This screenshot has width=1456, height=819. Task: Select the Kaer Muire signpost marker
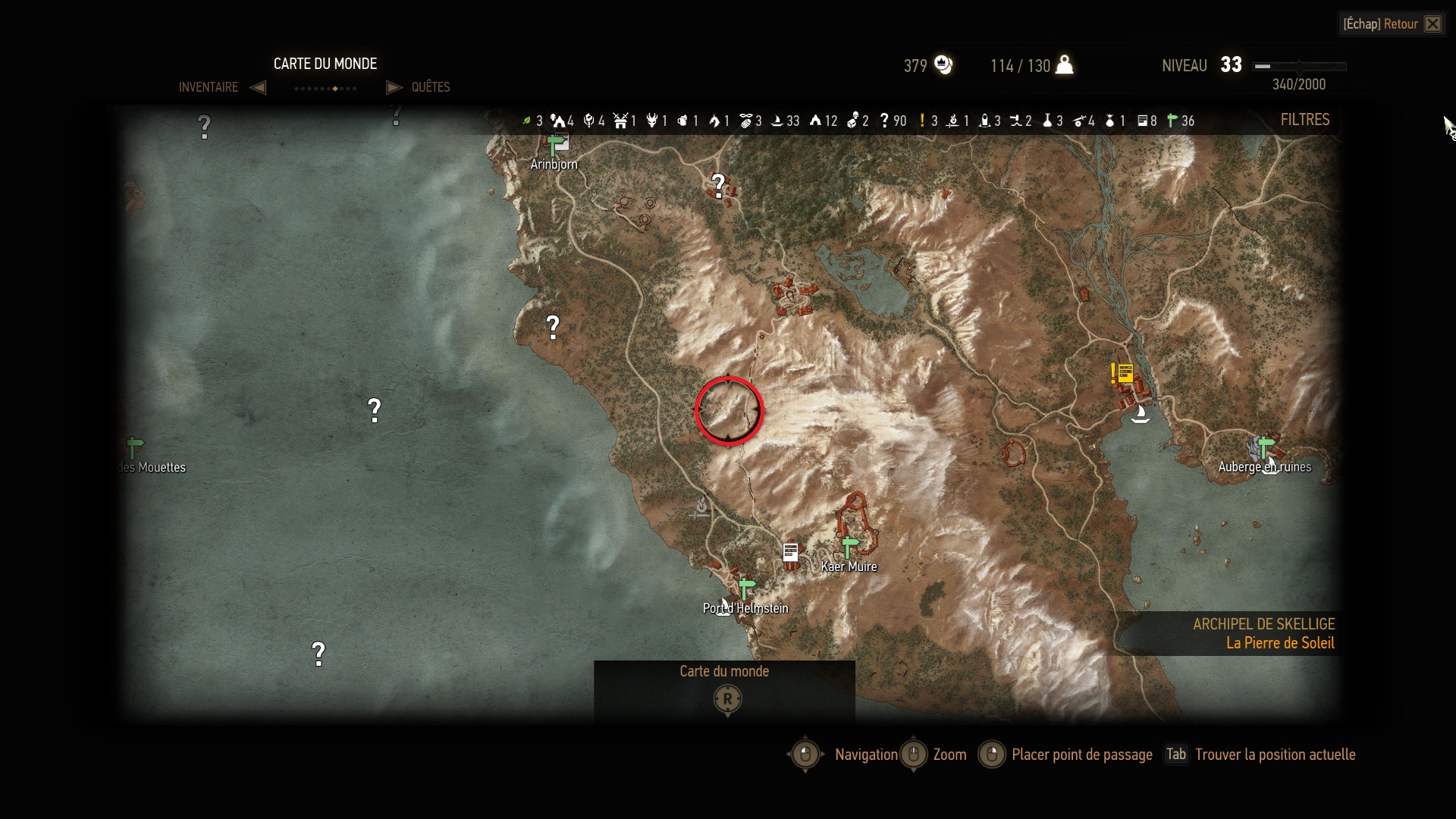pyautogui.click(x=849, y=546)
